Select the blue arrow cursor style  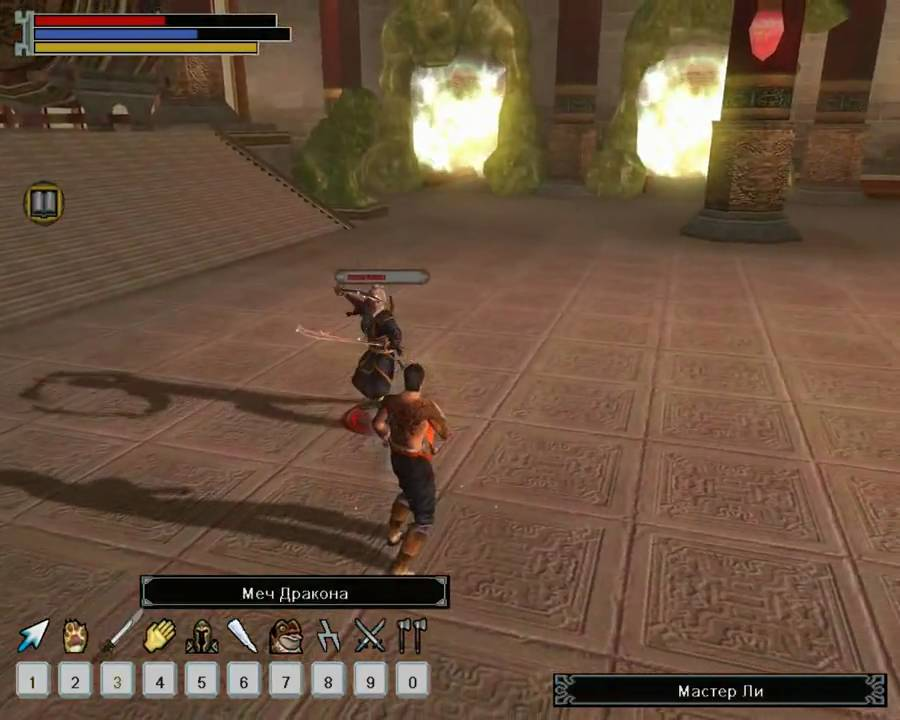pyautogui.click(x=33, y=635)
